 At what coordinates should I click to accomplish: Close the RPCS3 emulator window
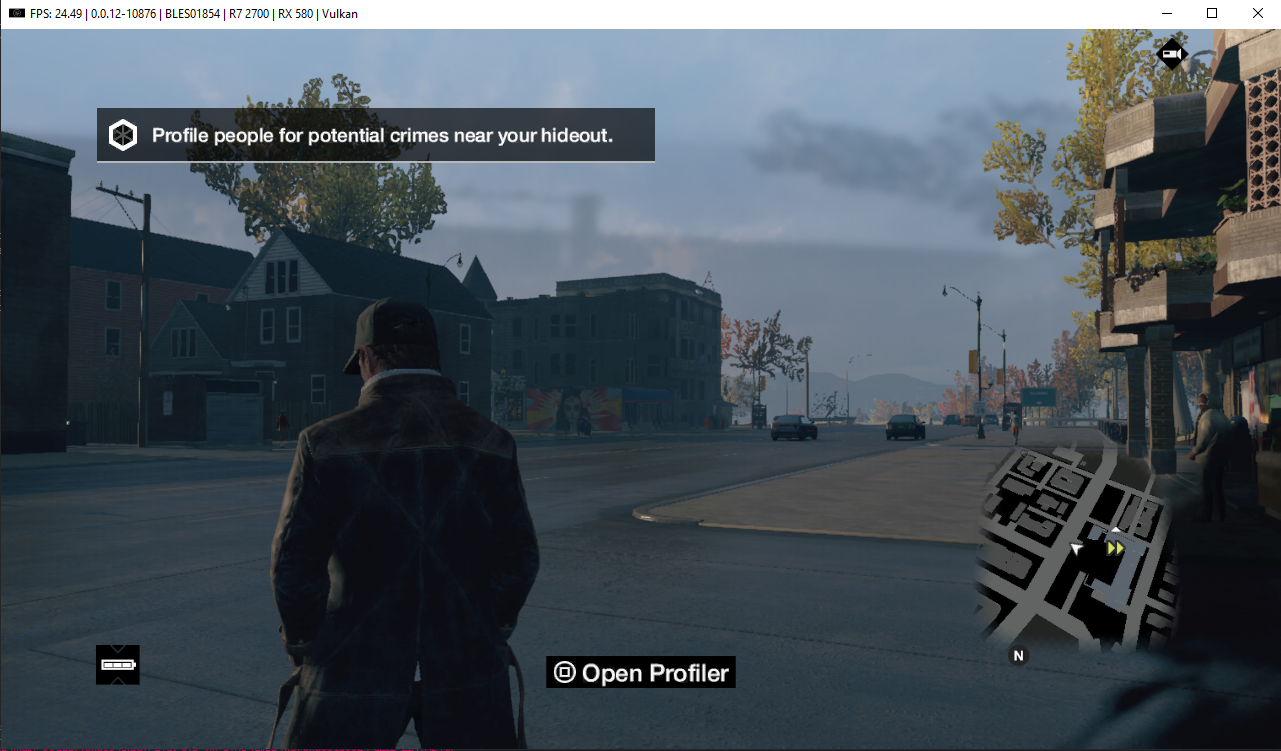(x=1257, y=13)
